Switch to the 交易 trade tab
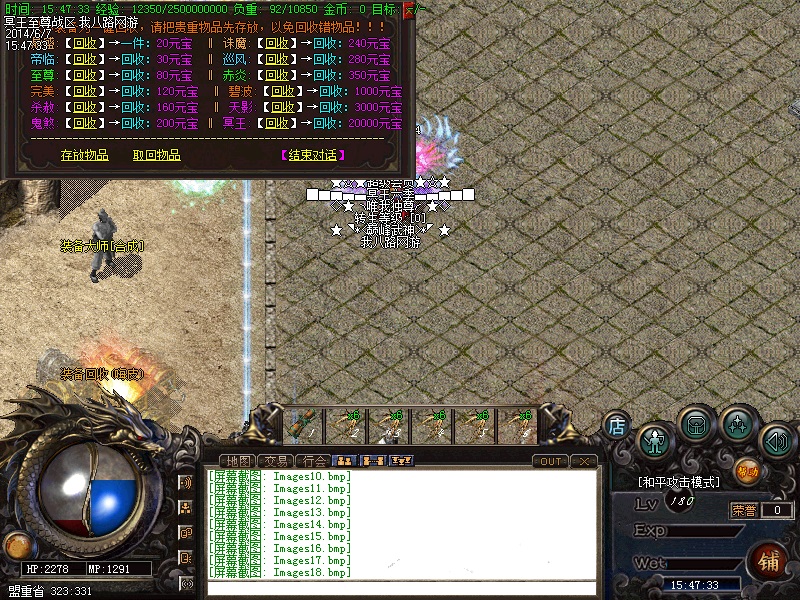This screenshot has height=600, width=800. [x=277, y=461]
